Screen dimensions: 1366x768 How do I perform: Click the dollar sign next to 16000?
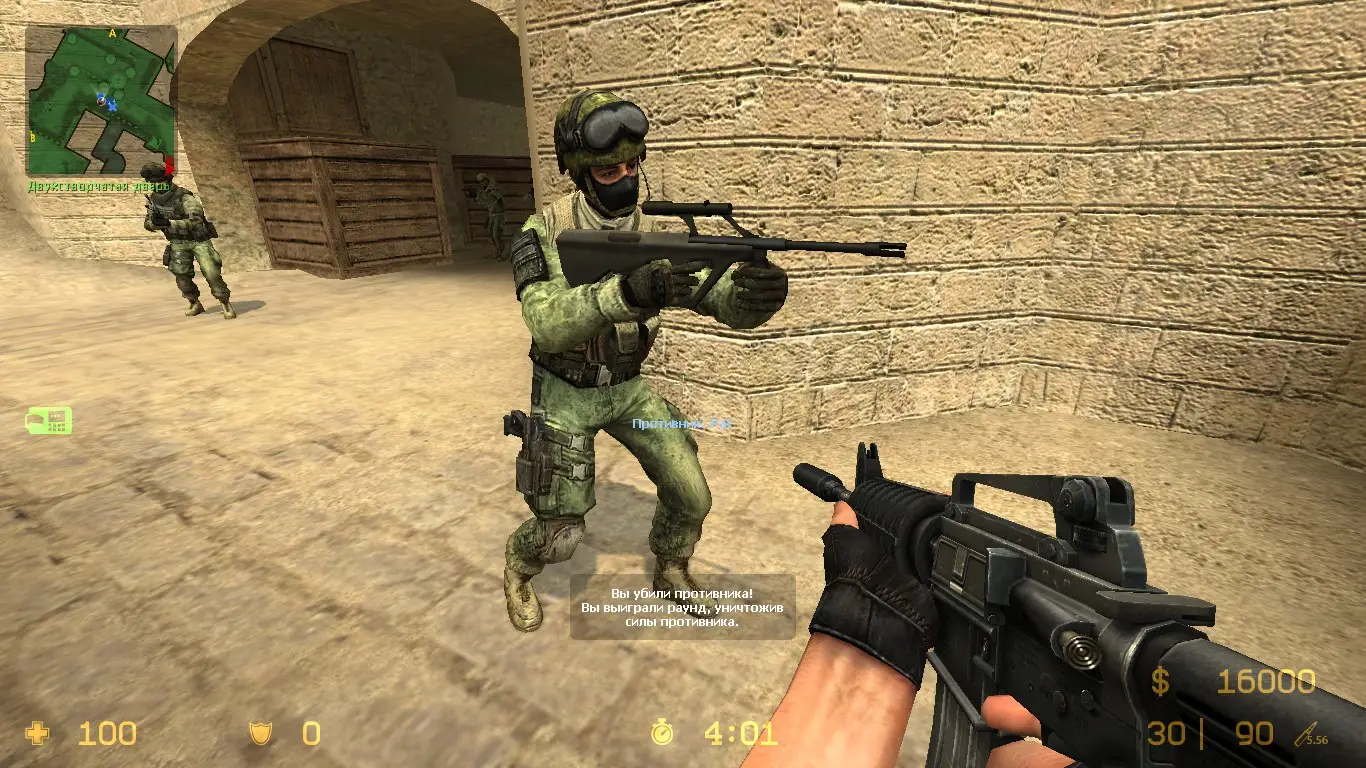point(1162,682)
